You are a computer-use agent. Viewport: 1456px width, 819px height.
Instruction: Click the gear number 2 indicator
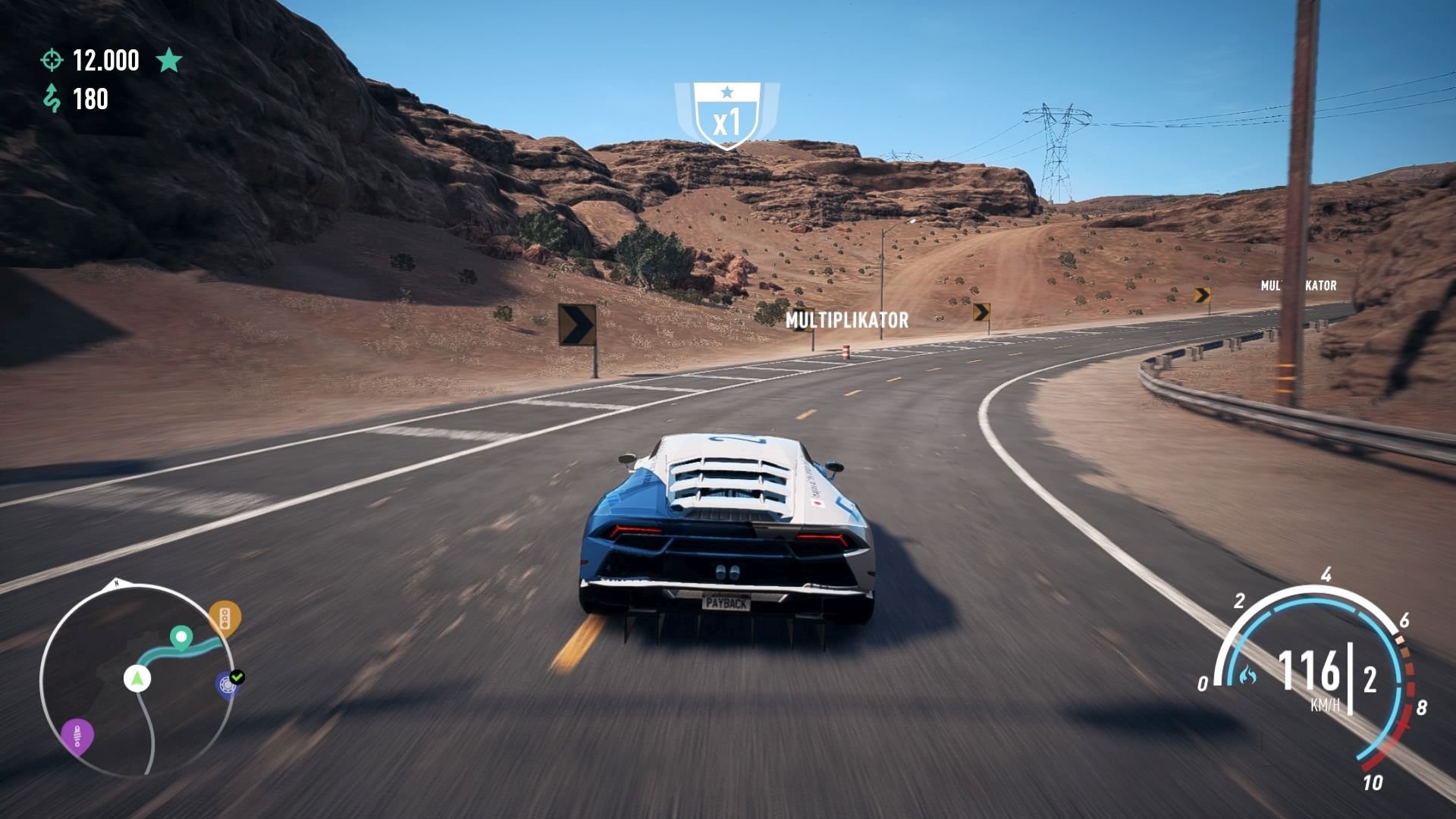coord(1371,679)
